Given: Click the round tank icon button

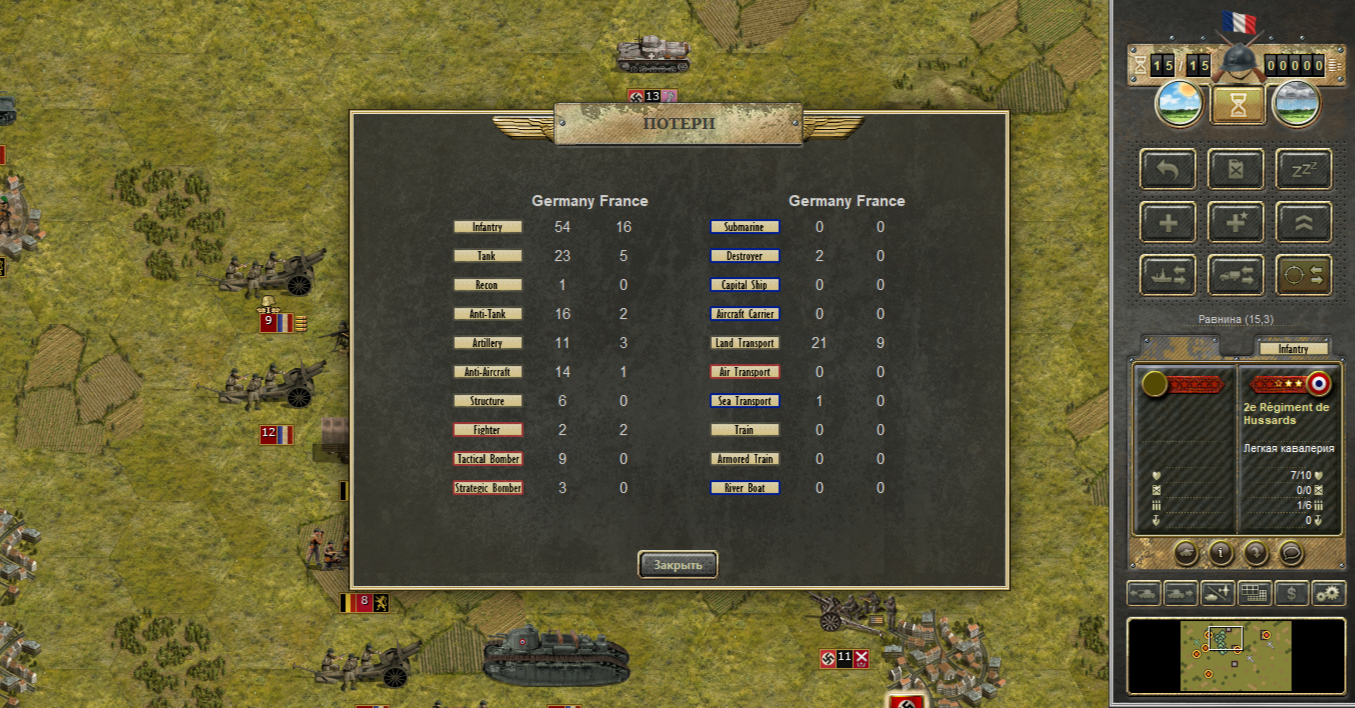Looking at the screenshot, I should [x=1186, y=551].
